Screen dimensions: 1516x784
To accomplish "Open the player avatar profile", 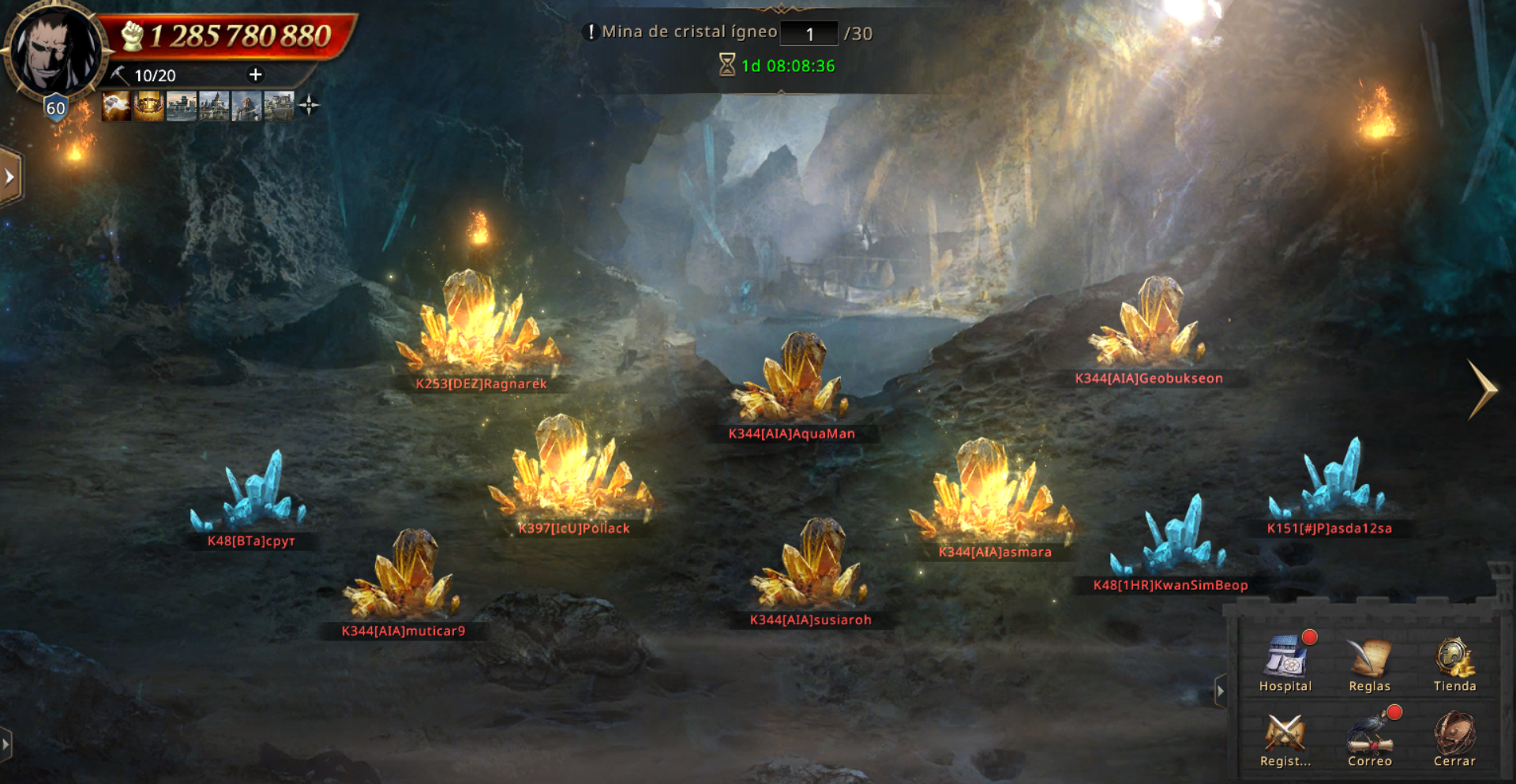I will 54,51.
